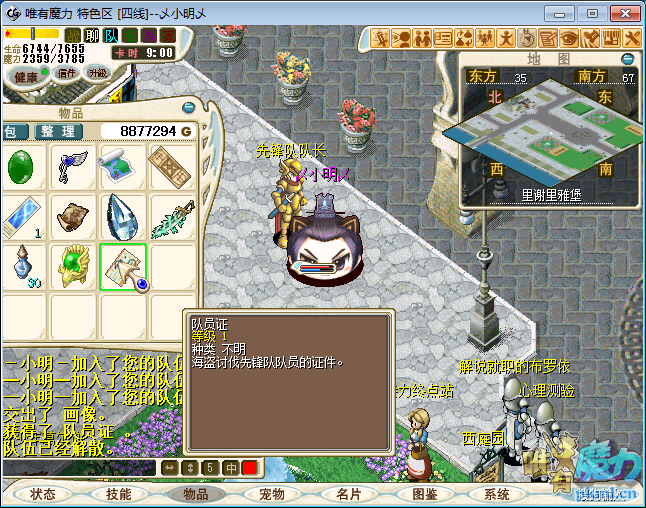
Task: Show the 名片 name card tab
Action: [x=348, y=494]
